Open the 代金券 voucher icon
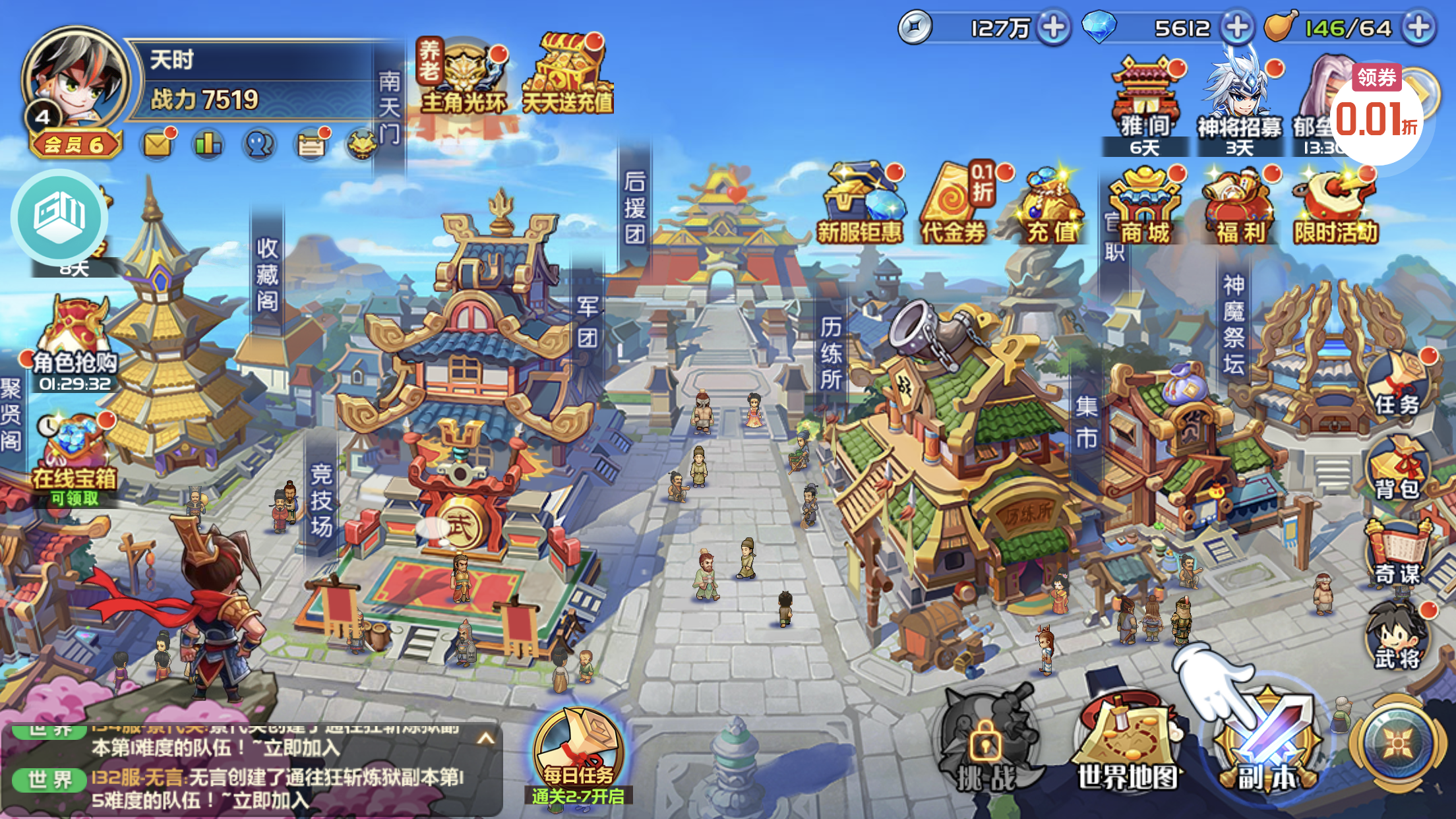The image size is (1456, 819). click(954, 206)
